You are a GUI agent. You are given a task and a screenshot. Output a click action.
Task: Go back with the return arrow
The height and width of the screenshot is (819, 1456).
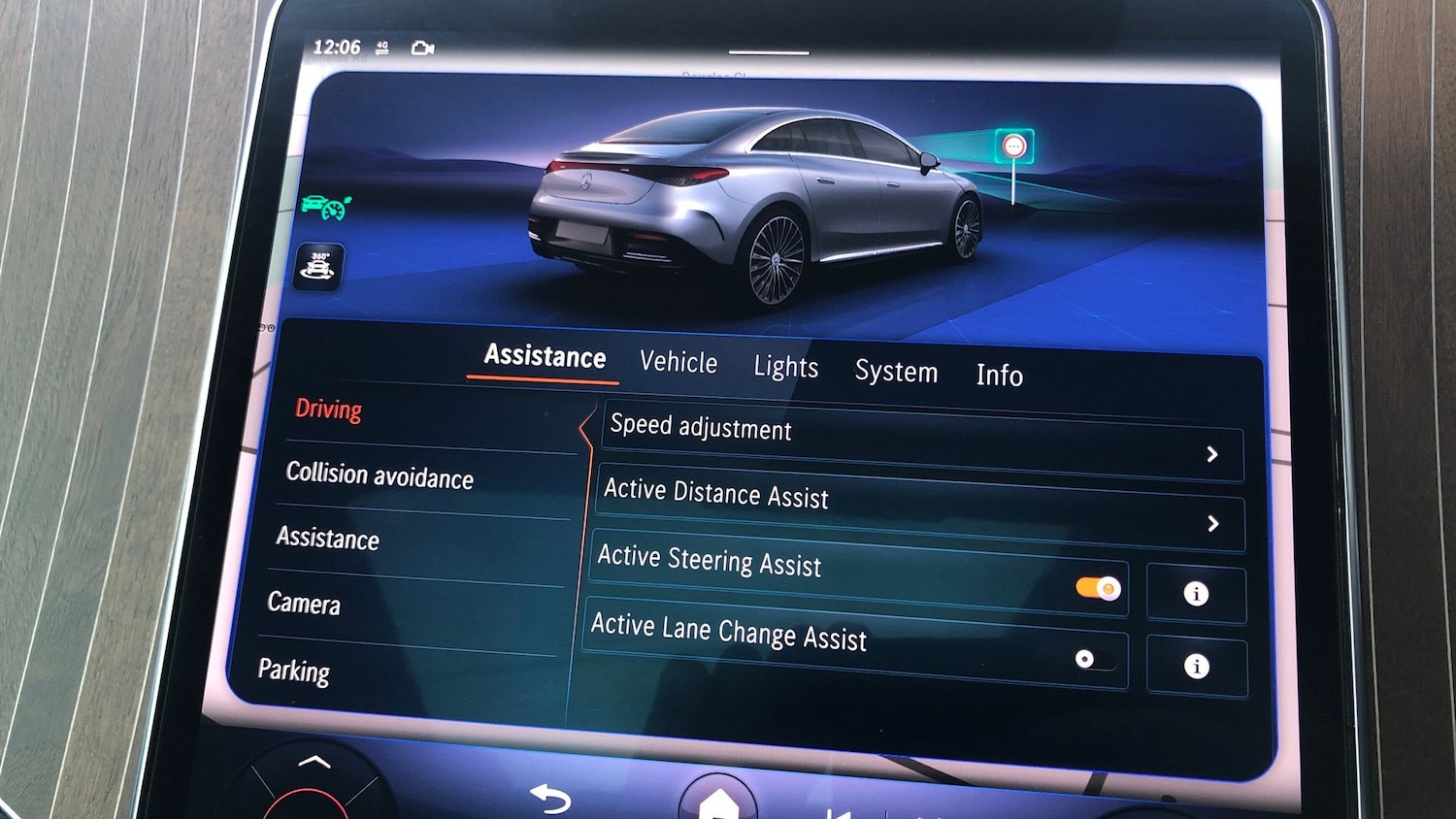pyautogui.click(x=550, y=798)
